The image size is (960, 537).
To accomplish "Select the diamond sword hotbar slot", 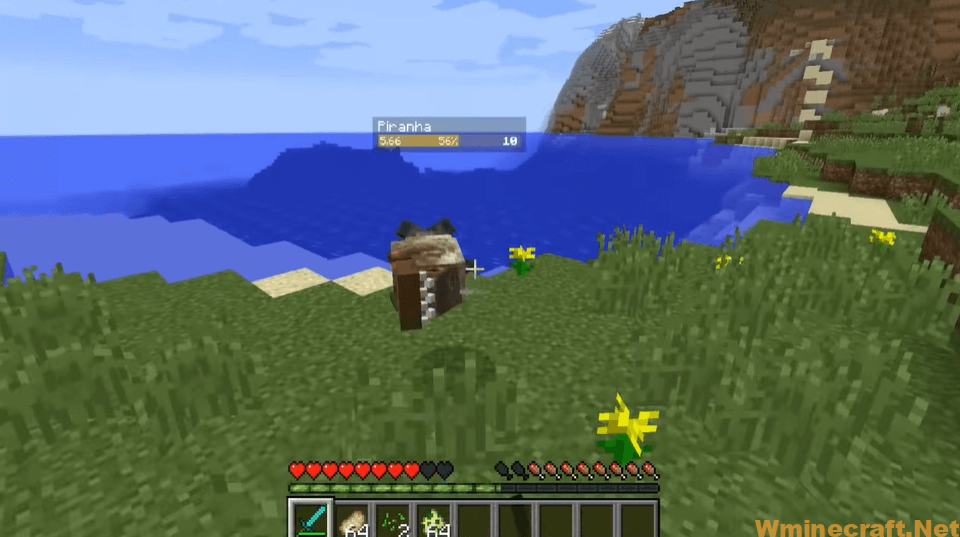I will coord(309,520).
